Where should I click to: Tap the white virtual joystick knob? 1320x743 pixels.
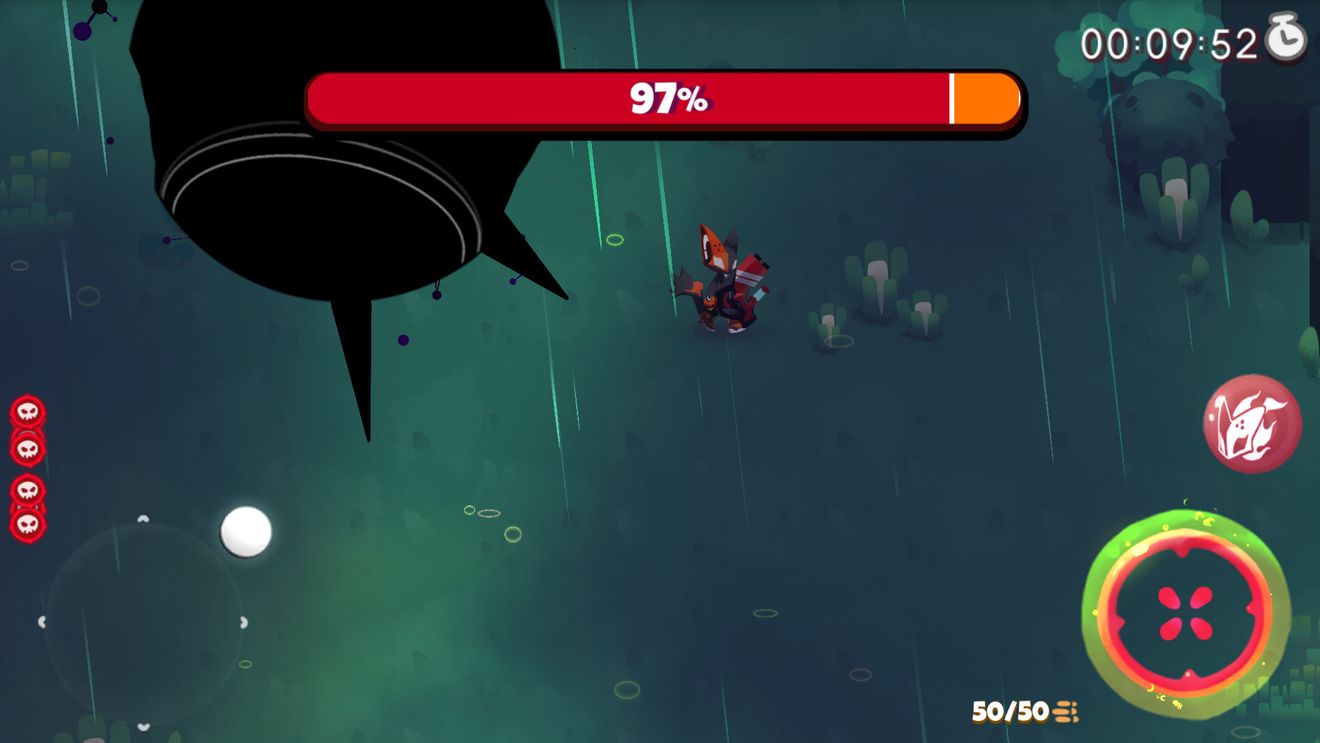[246, 531]
